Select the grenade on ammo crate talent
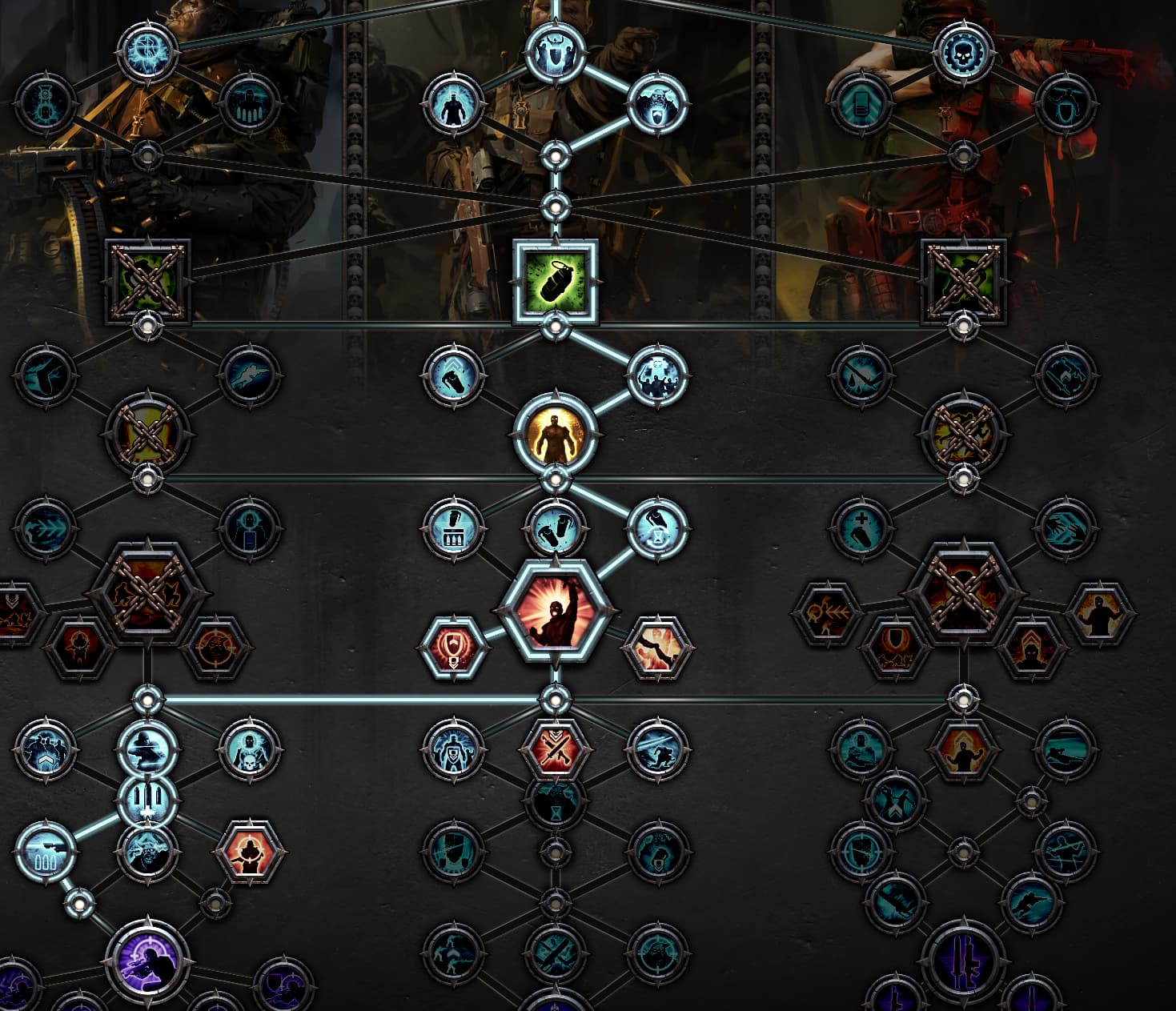The image size is (1176, 1011). tap(454, 529)
